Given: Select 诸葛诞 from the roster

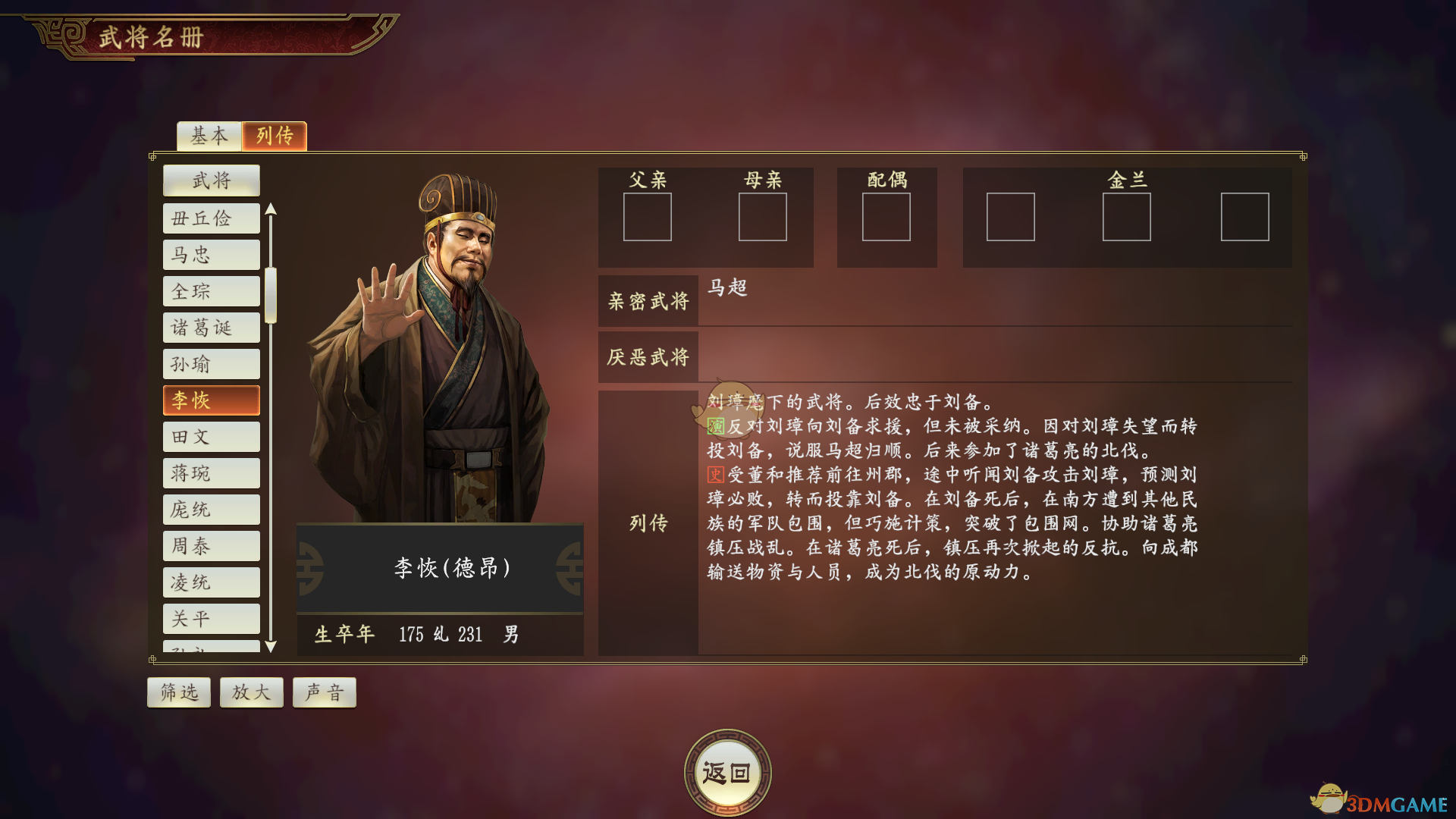Looking at the screenshot, I should pyautogui.click(x=211, y=327).
